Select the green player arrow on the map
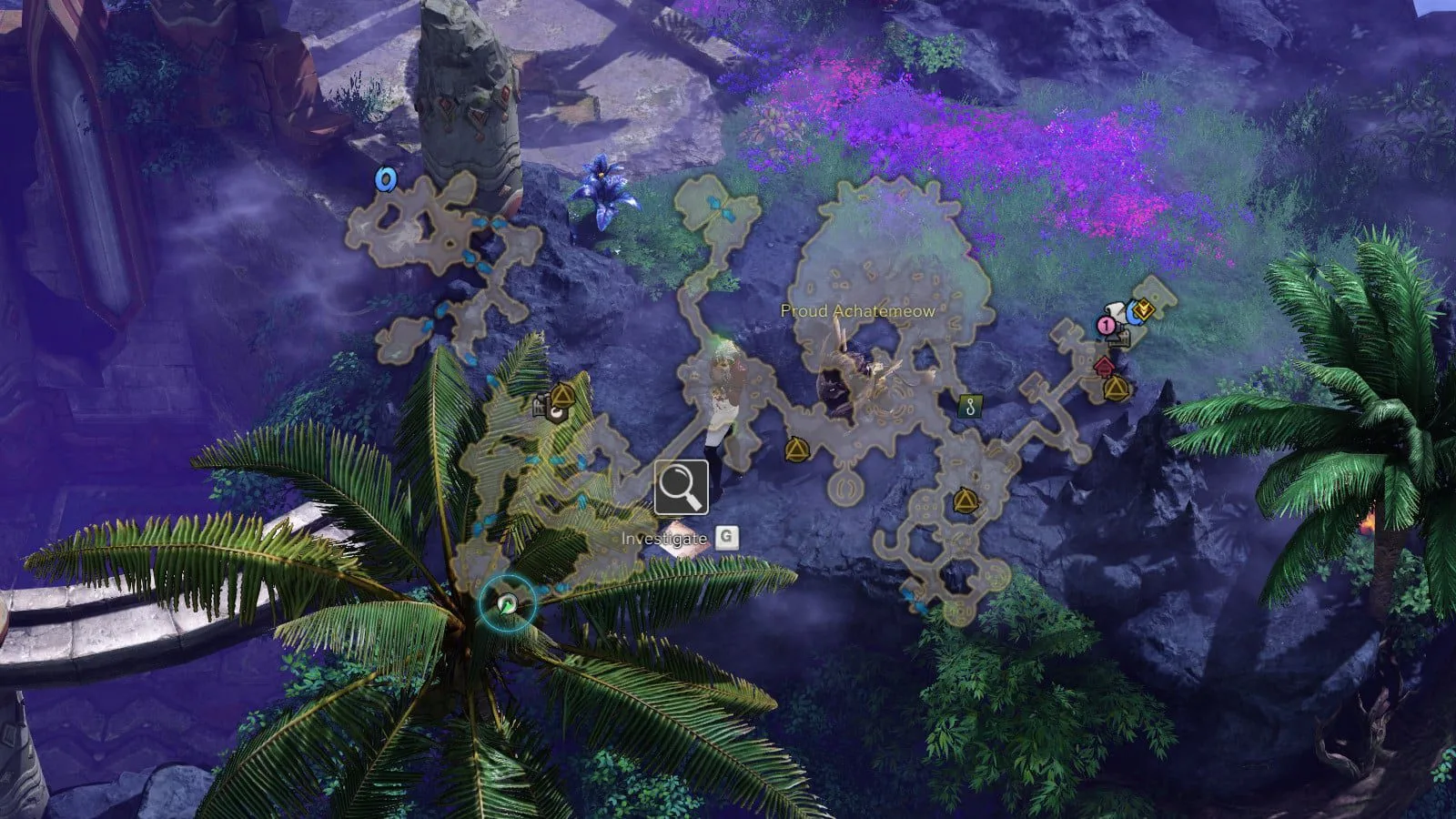The width and height of the screenshot is (1456, 819). click(x=508, y=603)
